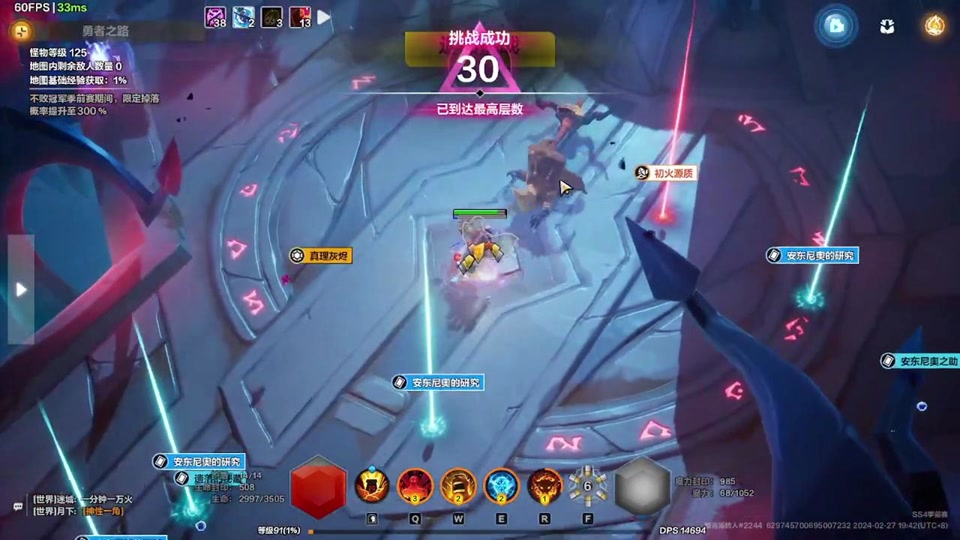960x540 pixels.
Task: Pick up the 真理灰烬 loot label
Action: (x=321, y=256)
